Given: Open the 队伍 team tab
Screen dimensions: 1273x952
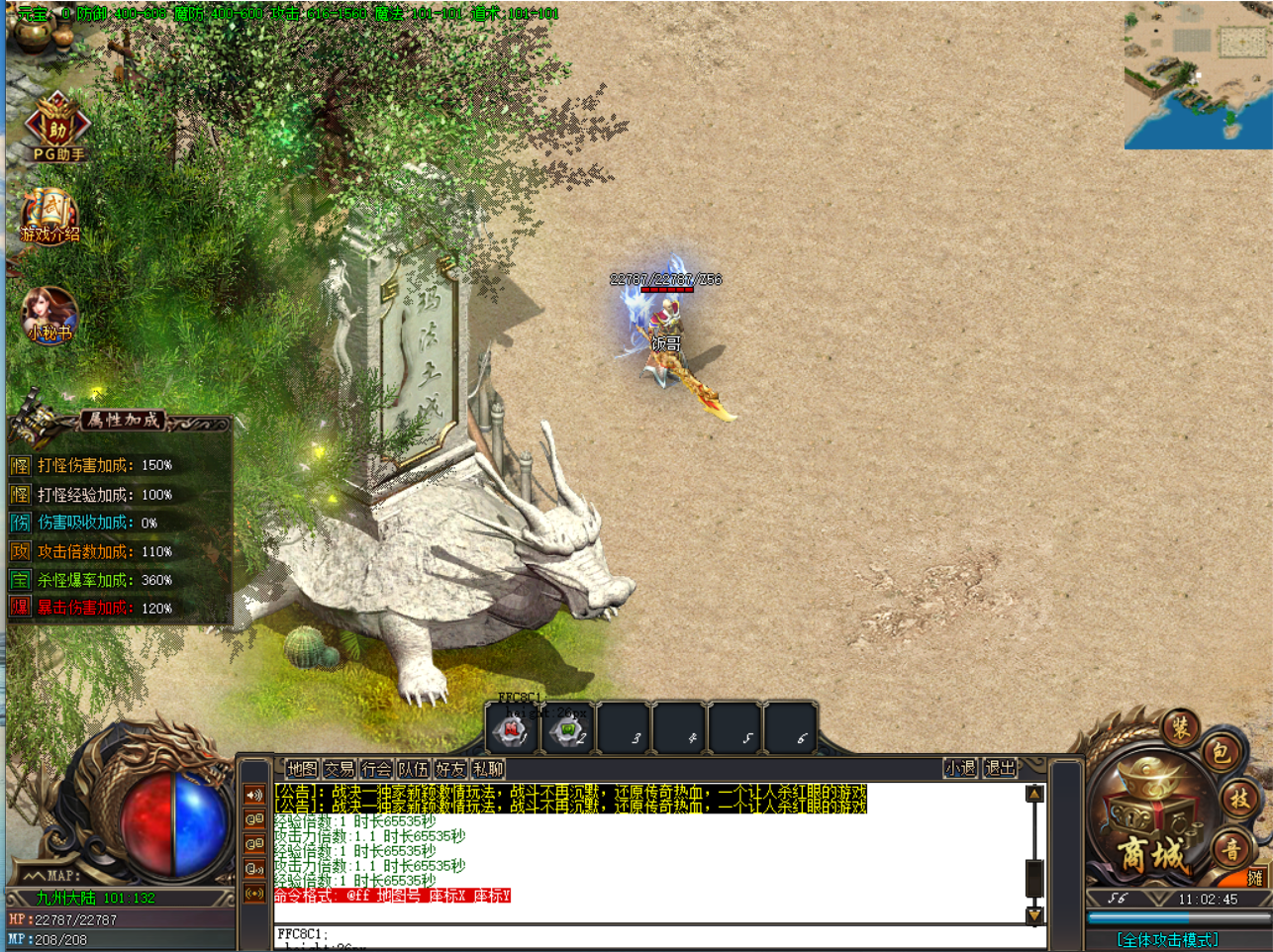Looking at the screenshot, I should (x=413, y=769).
